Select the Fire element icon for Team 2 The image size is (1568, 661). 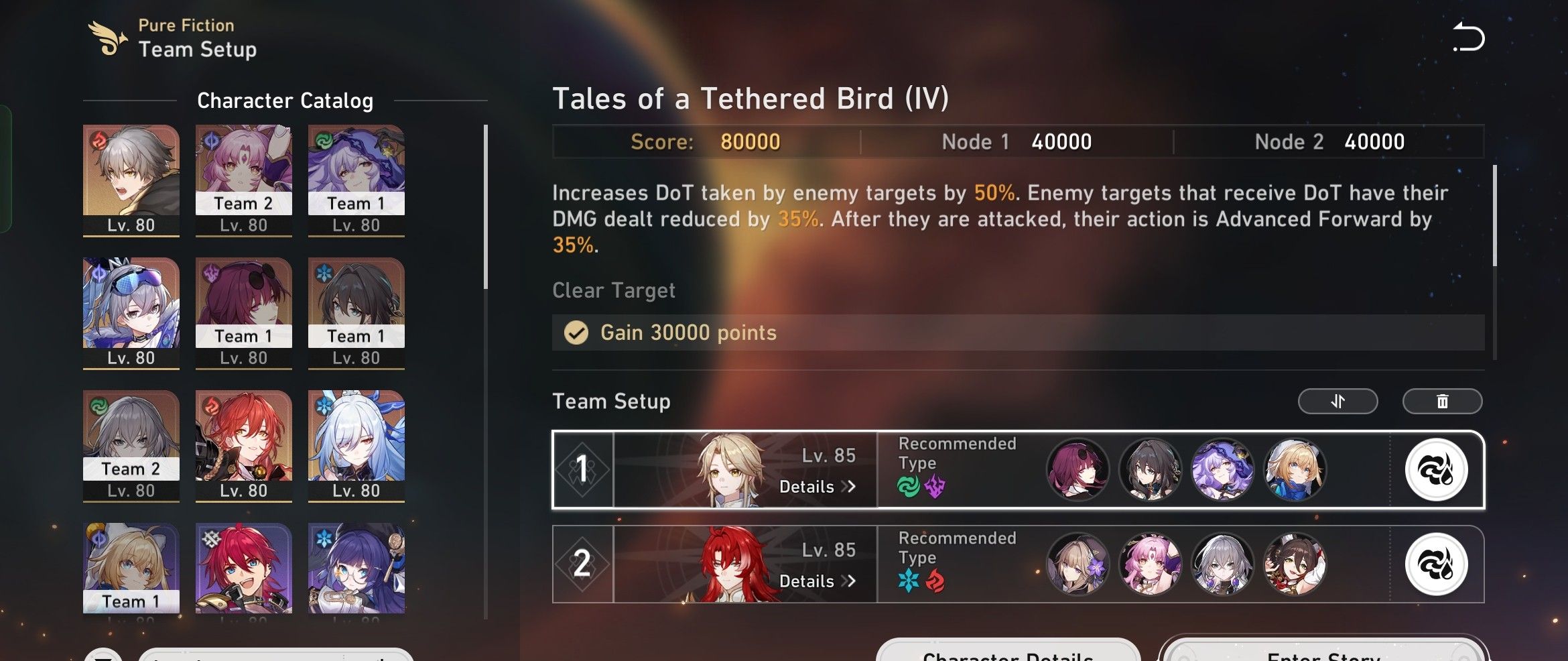coord(935,582)
